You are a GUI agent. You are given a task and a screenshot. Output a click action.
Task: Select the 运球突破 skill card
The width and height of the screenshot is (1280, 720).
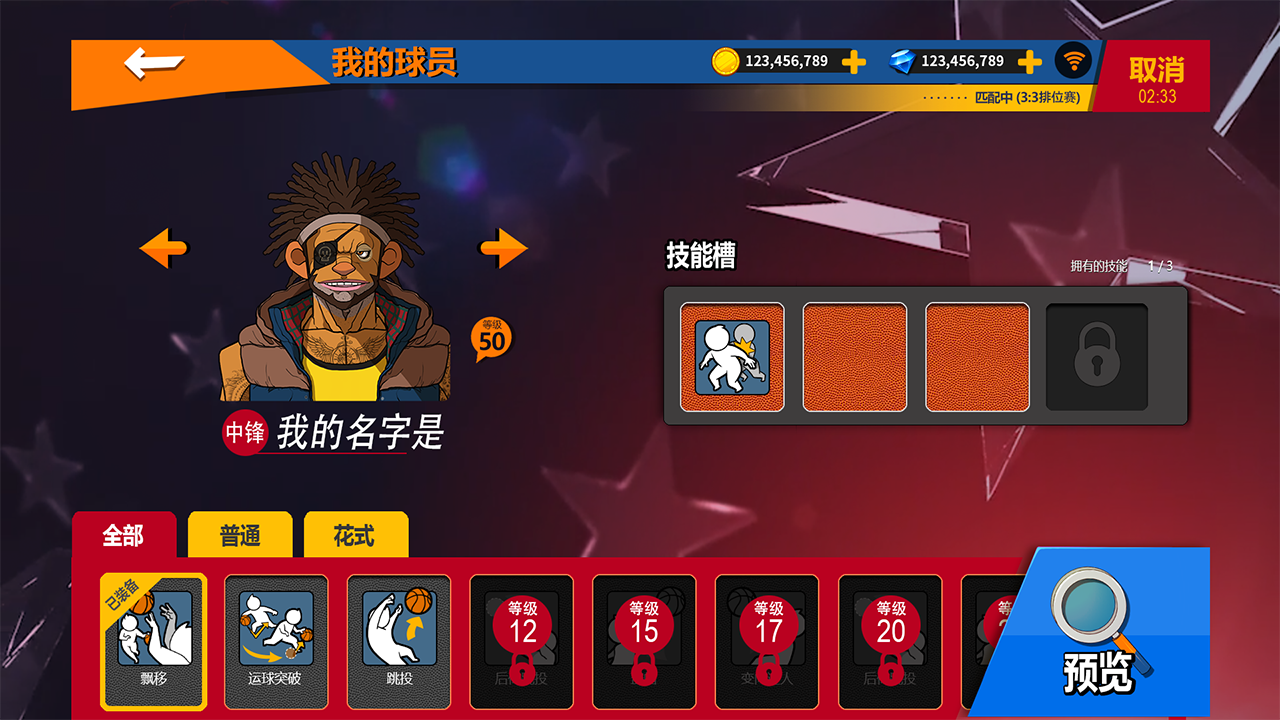pos(275,640)
